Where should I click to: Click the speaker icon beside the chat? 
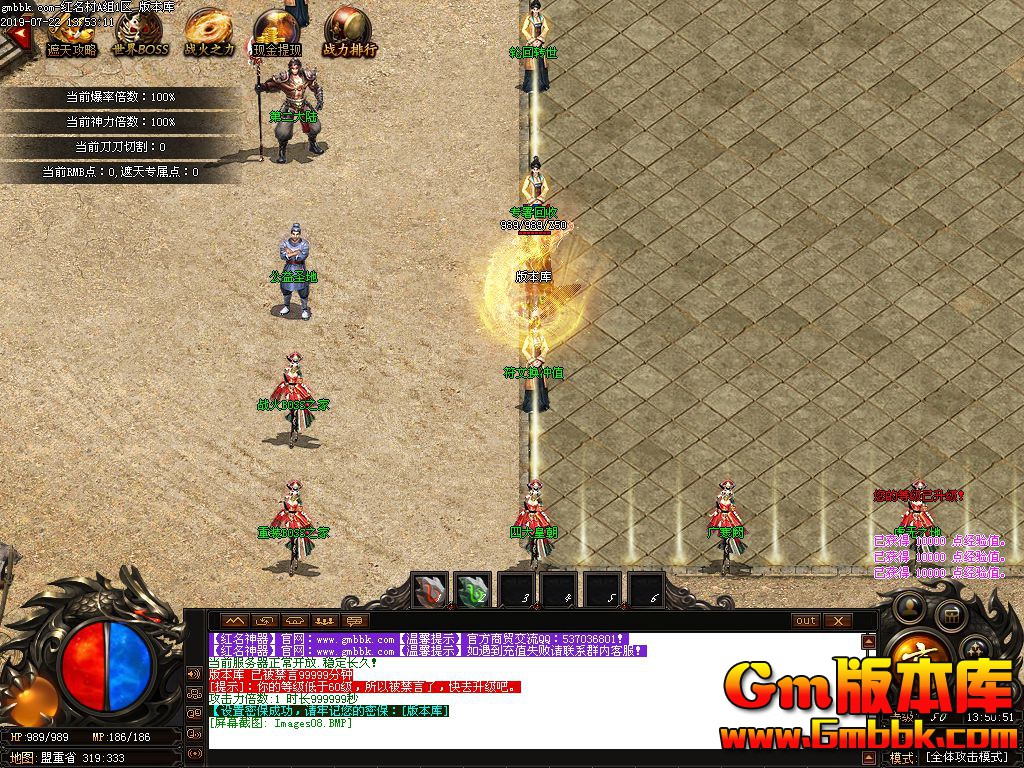coord(193,672)
